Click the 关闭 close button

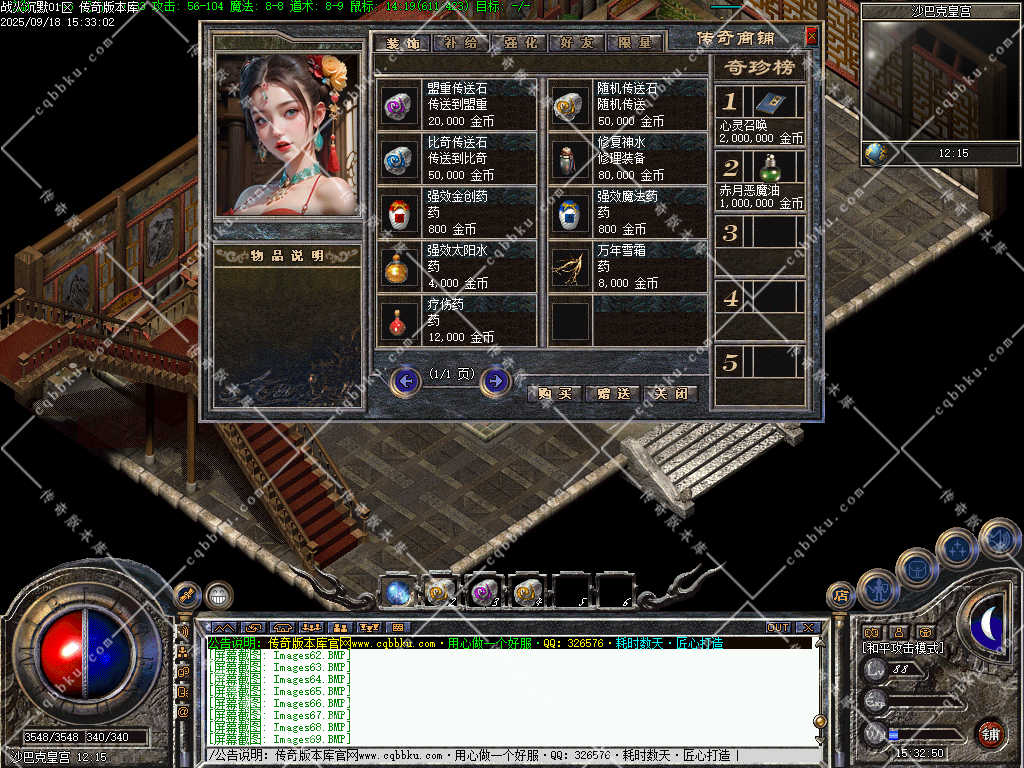[x=669, y=393]
